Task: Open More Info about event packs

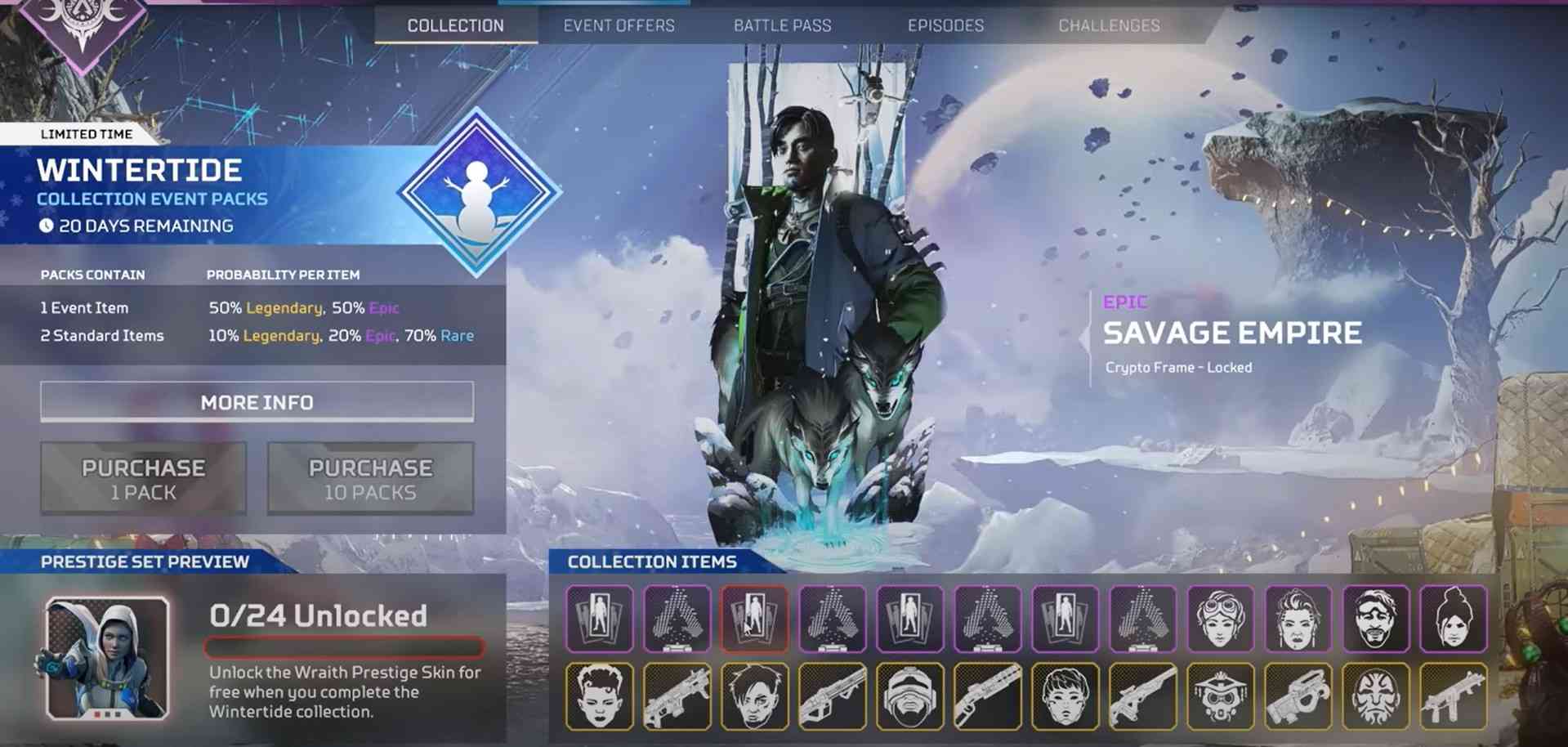Action: point(257,402)
